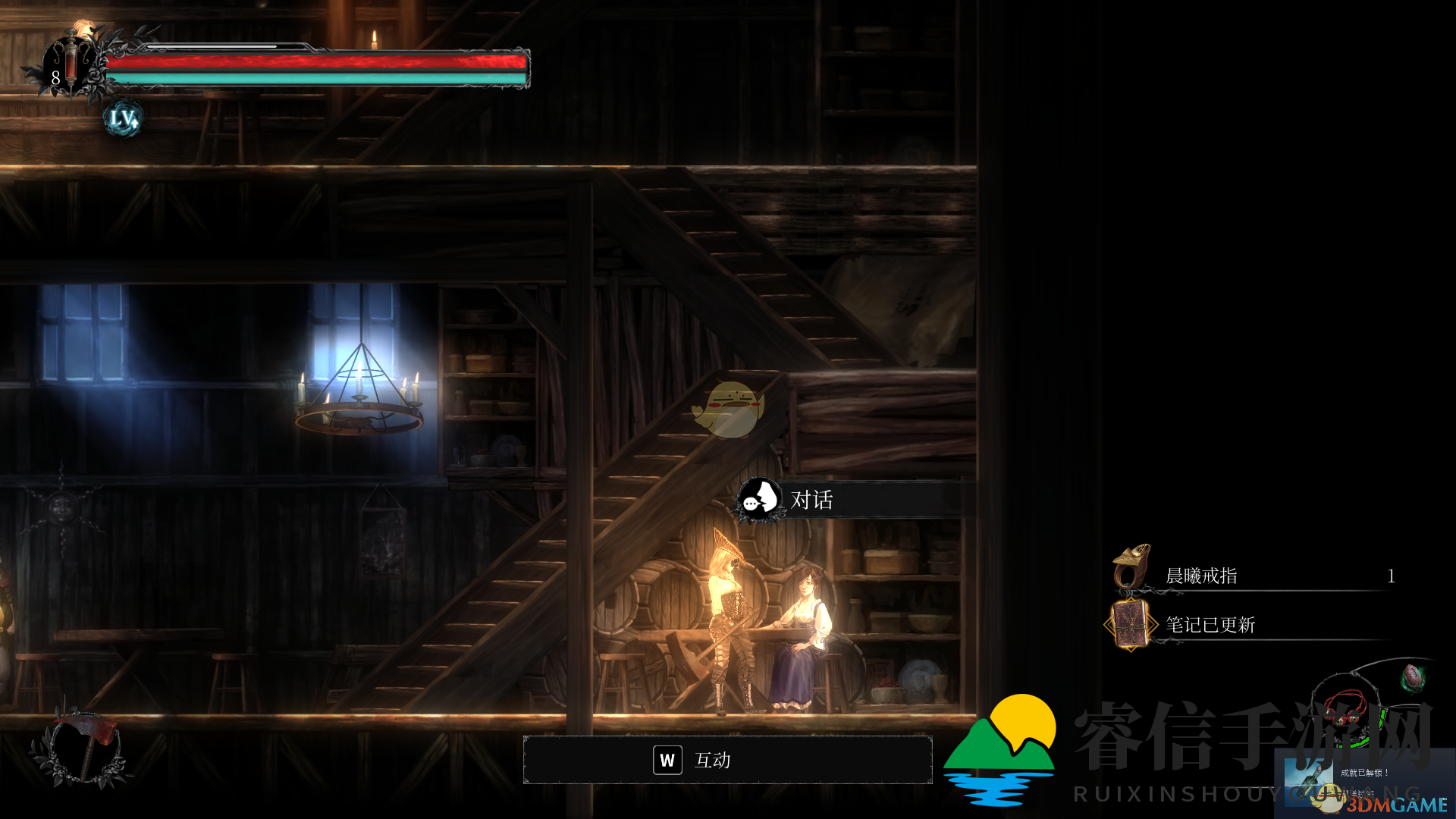Open the 笔记已更新 journal notification

pyautogui.click(x=1210, y=625)
